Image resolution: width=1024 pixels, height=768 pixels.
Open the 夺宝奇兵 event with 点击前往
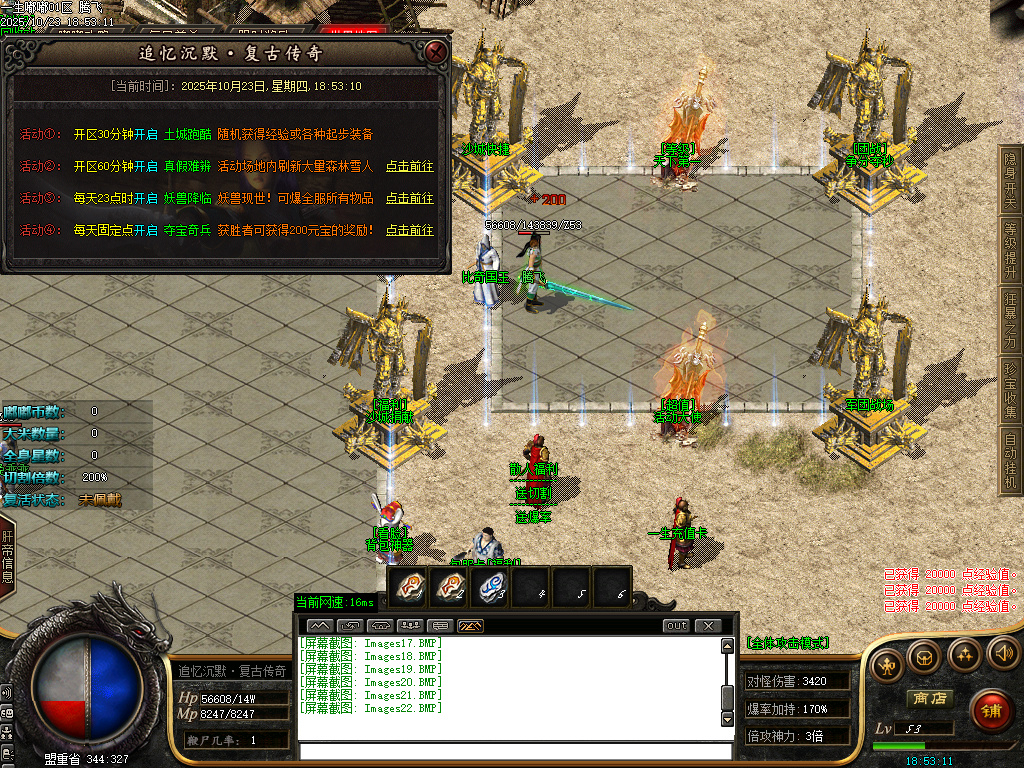[410, 230]
